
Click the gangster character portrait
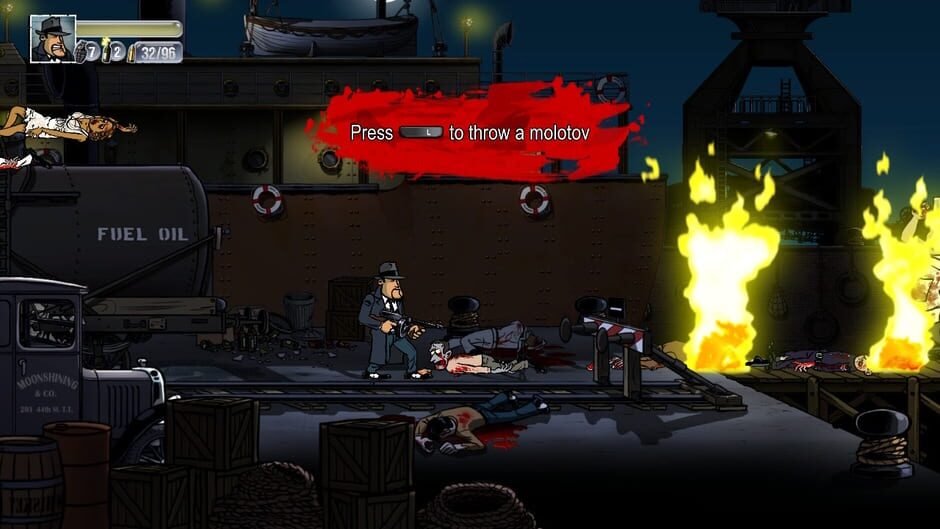53,39
